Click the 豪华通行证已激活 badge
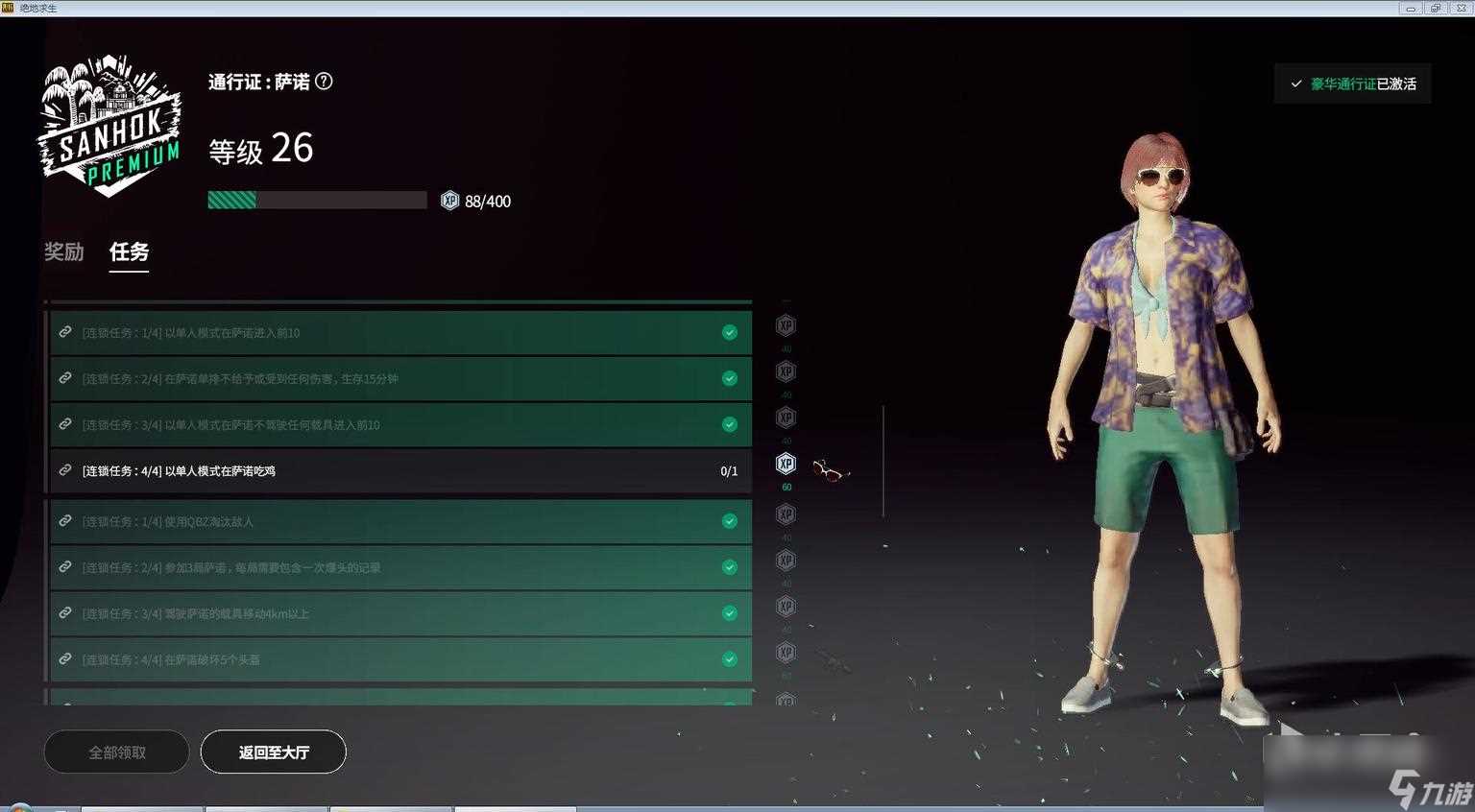This screenshot has height=812, width=1475. (1353, 84)
